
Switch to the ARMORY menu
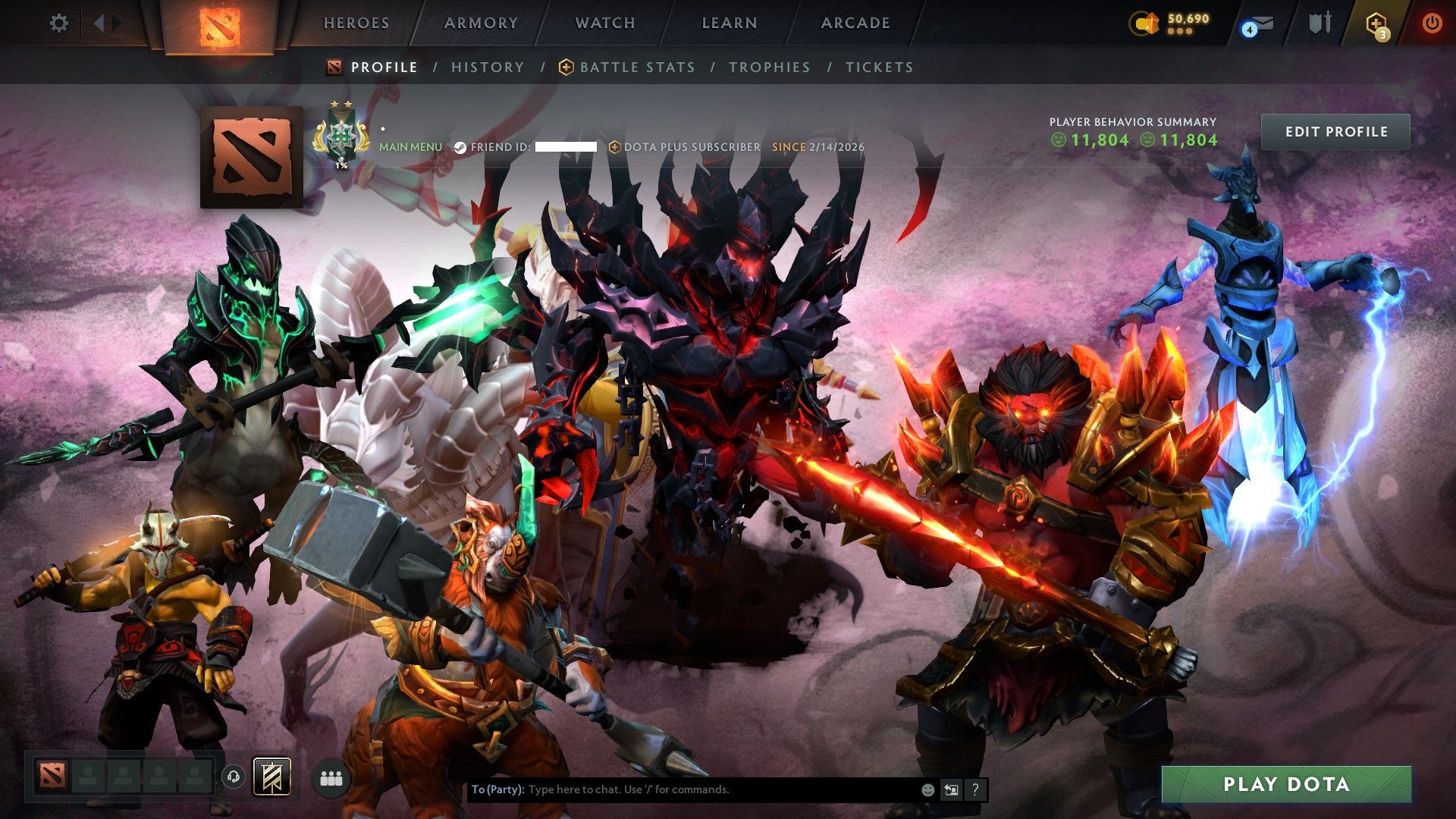(x=479, y=23)
